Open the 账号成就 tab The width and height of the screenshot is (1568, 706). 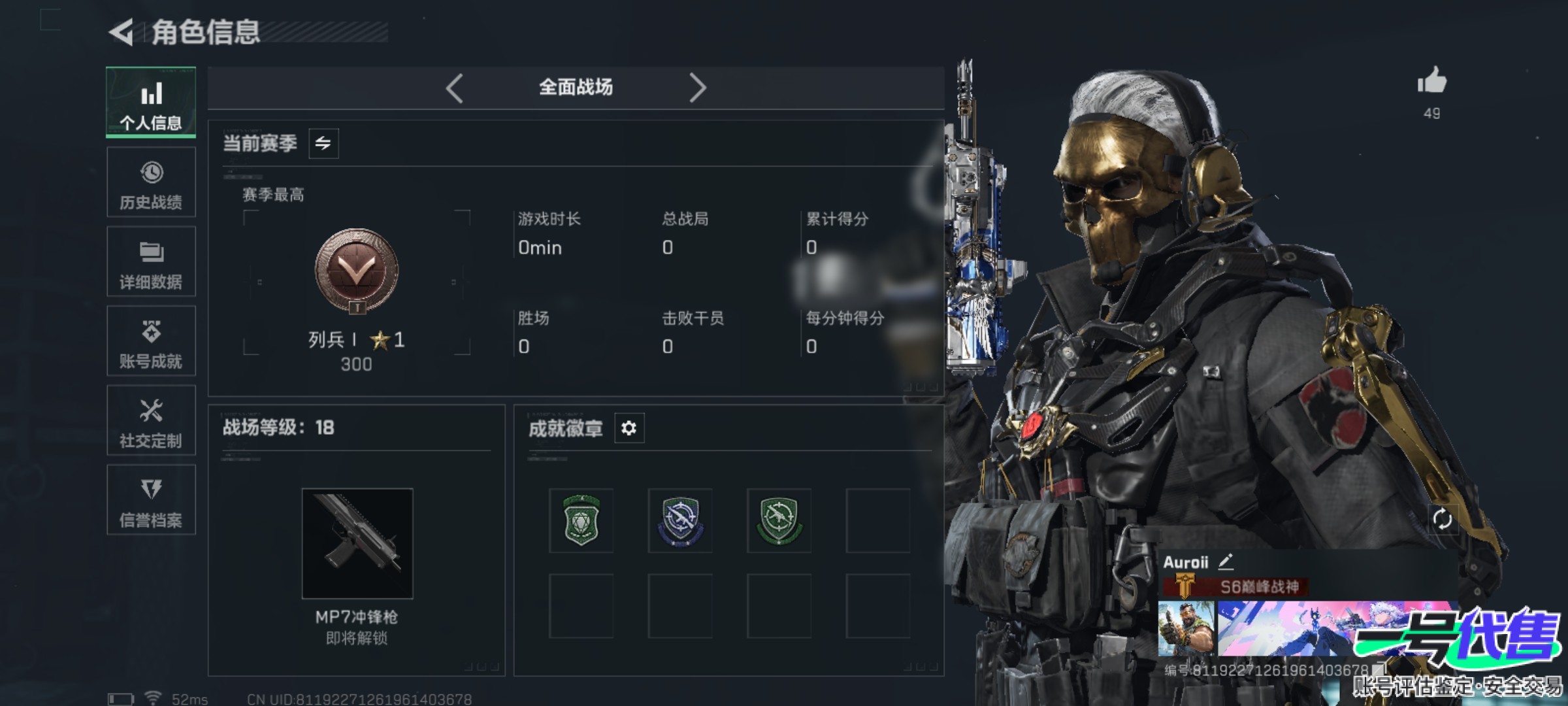(151, 341)
